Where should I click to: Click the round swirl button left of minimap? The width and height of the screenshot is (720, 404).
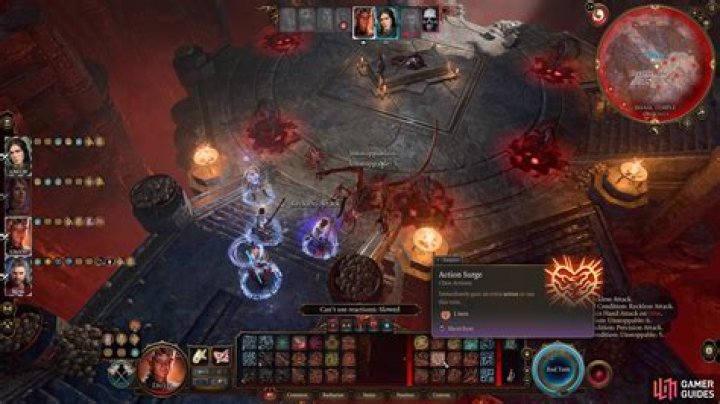coord(601,14)
